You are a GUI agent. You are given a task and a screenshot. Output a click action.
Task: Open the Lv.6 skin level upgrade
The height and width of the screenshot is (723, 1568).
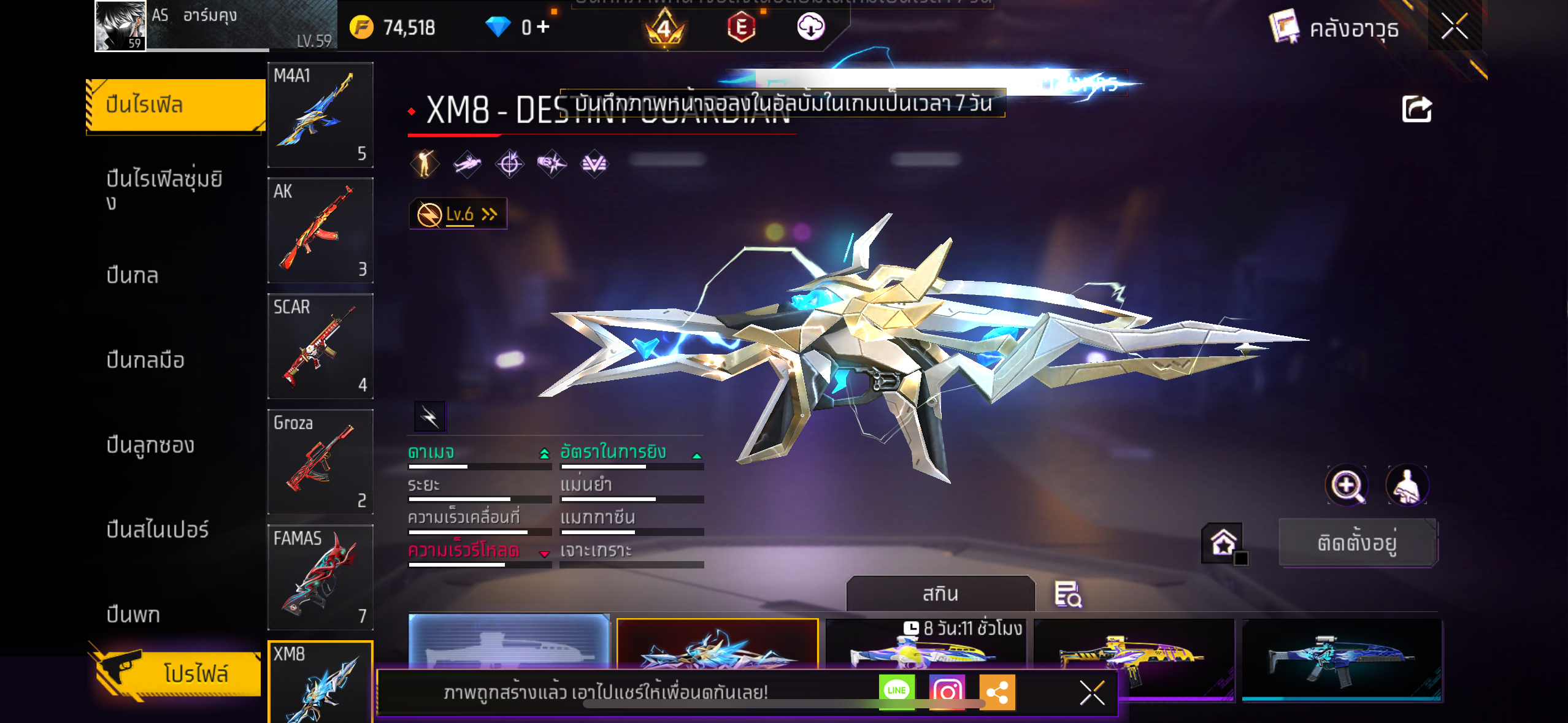coord(458,214)
